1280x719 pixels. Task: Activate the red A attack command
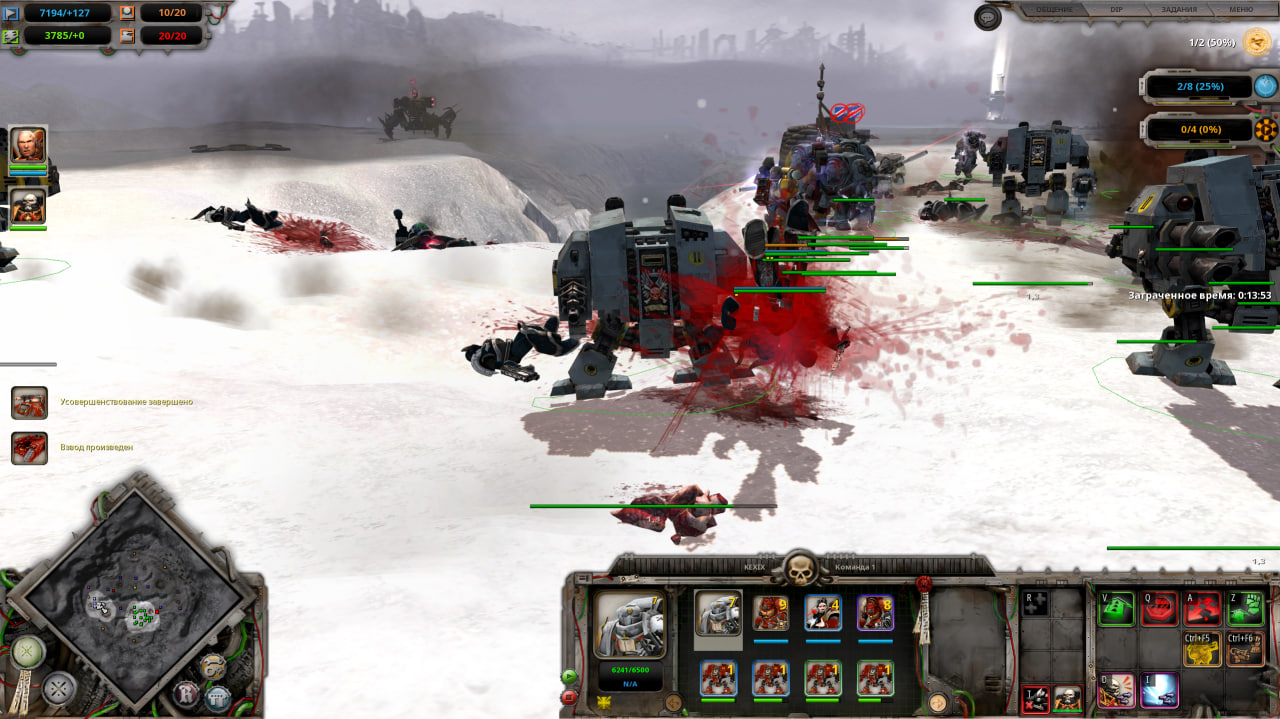1202,608
